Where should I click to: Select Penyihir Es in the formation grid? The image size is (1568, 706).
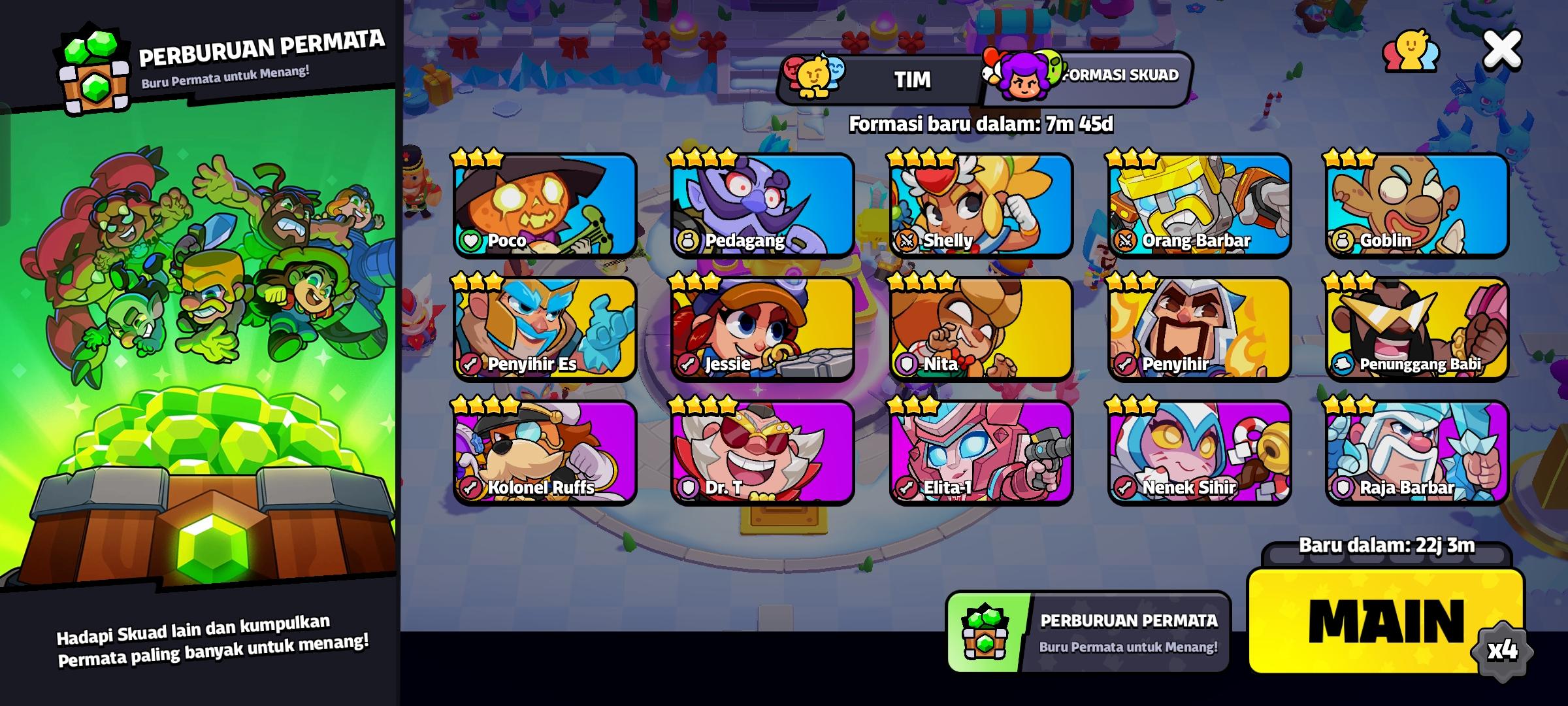coord(545,330)
